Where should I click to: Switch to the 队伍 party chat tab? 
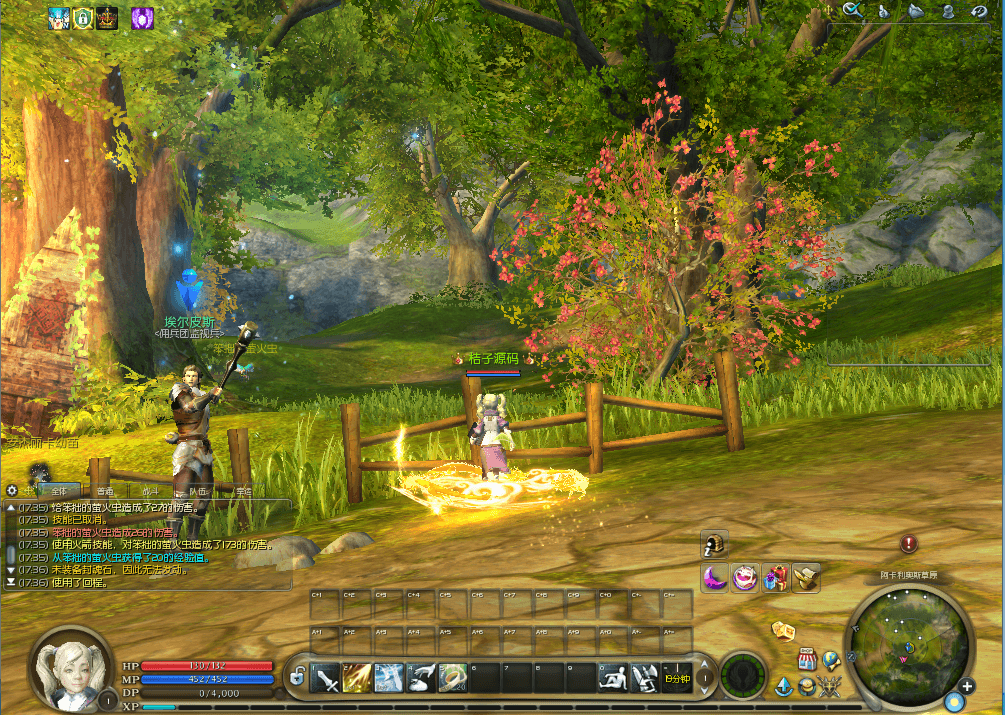[x=197, y=491]
